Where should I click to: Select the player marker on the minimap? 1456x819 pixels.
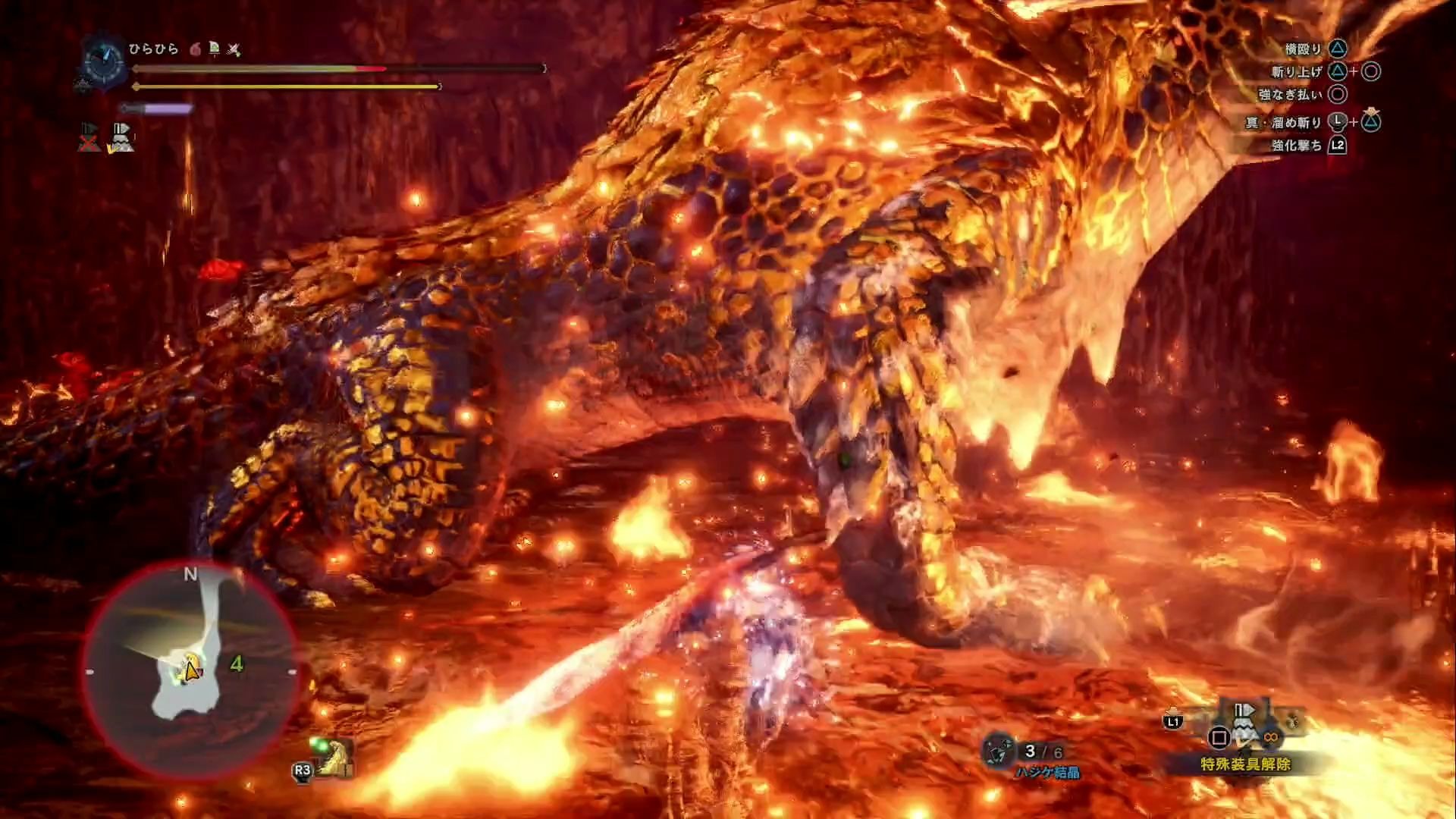[x=190, y=670]
